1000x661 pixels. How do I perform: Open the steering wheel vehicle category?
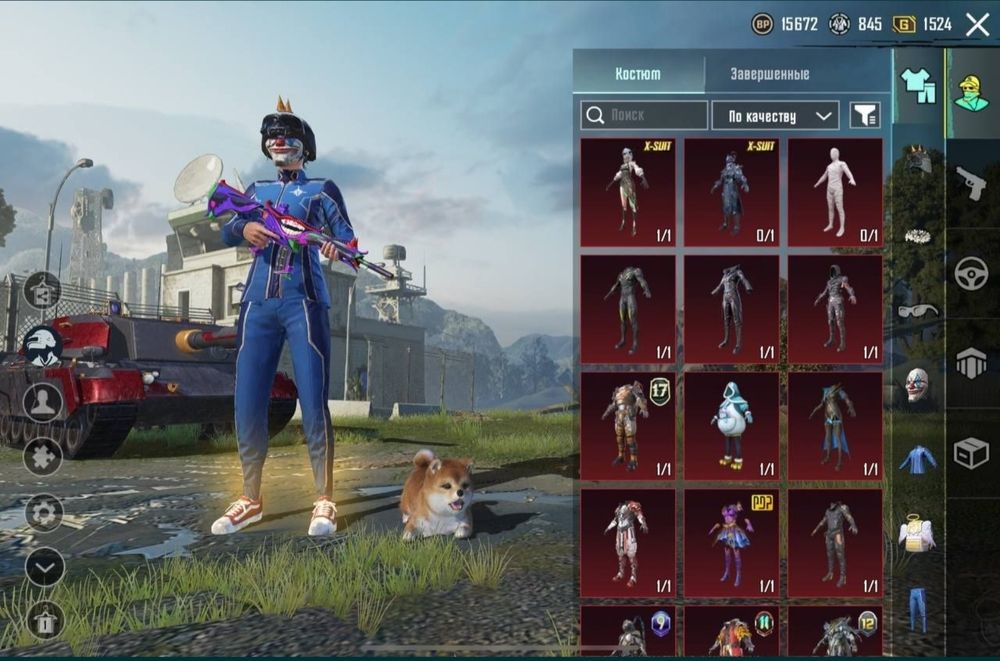pos(971,273)
